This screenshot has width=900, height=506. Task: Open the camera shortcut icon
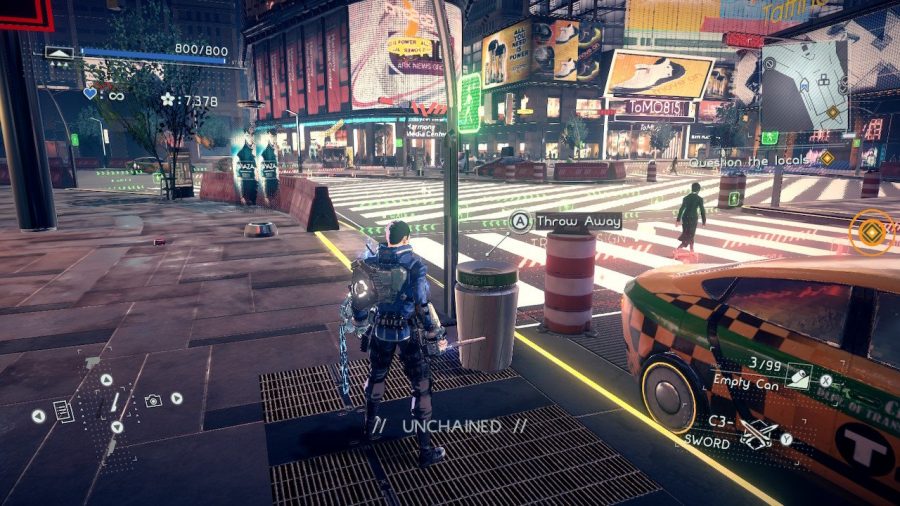click(153, 400)
